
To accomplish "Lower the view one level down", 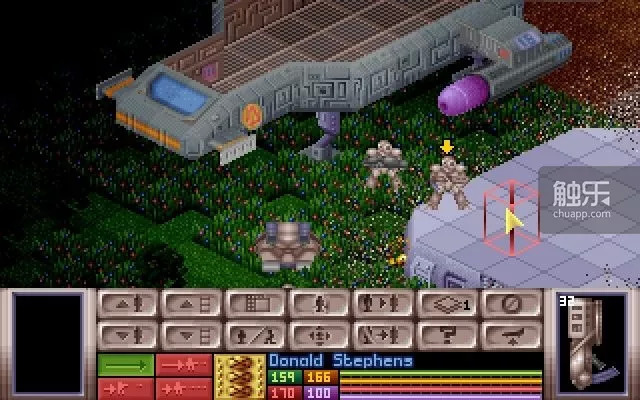I will 191,335.
